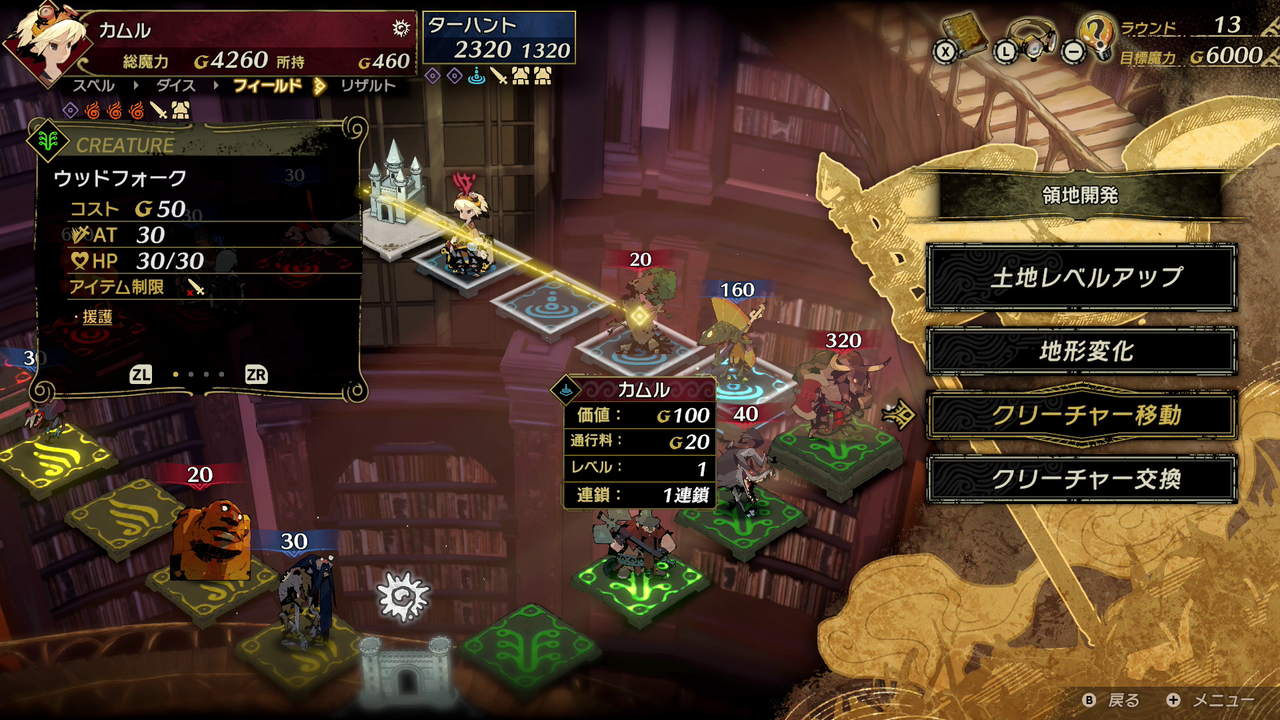The width and height of the screenshot is (1280, 720).
Task: Pick クリーチャー移動 from the territory menu
Action: coord(1081,415)
